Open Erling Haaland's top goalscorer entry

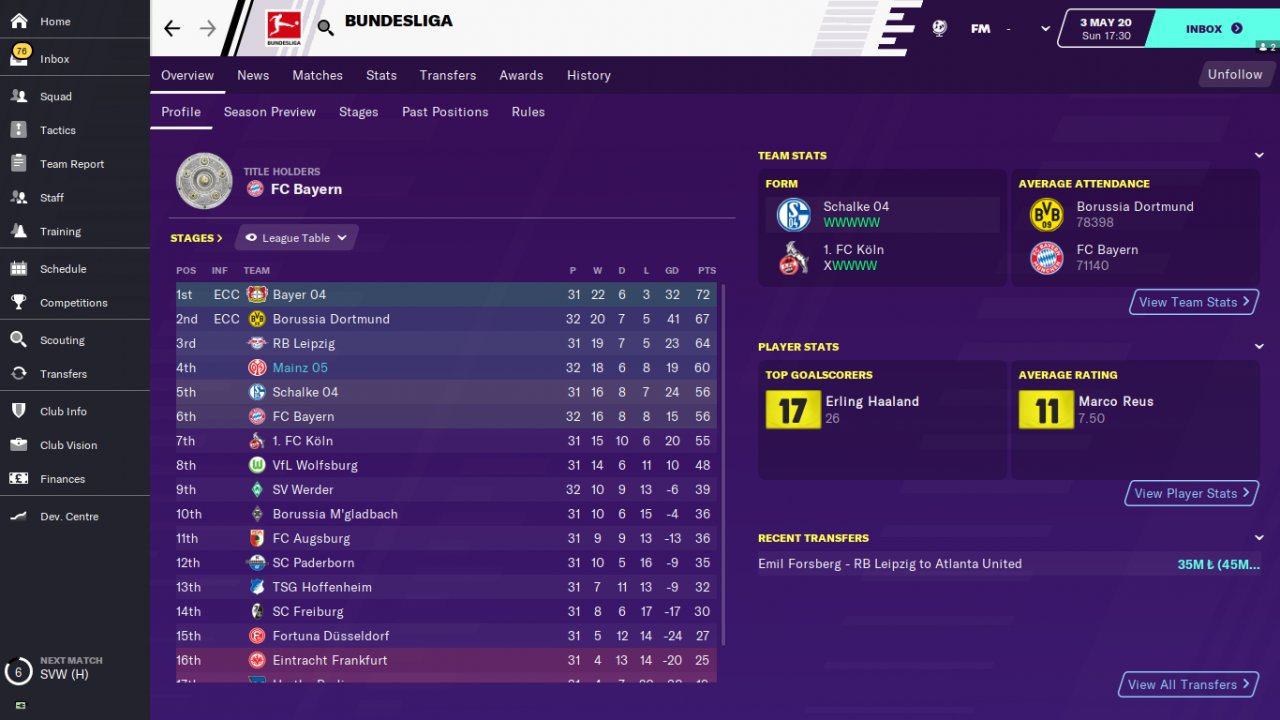[871, 402]
